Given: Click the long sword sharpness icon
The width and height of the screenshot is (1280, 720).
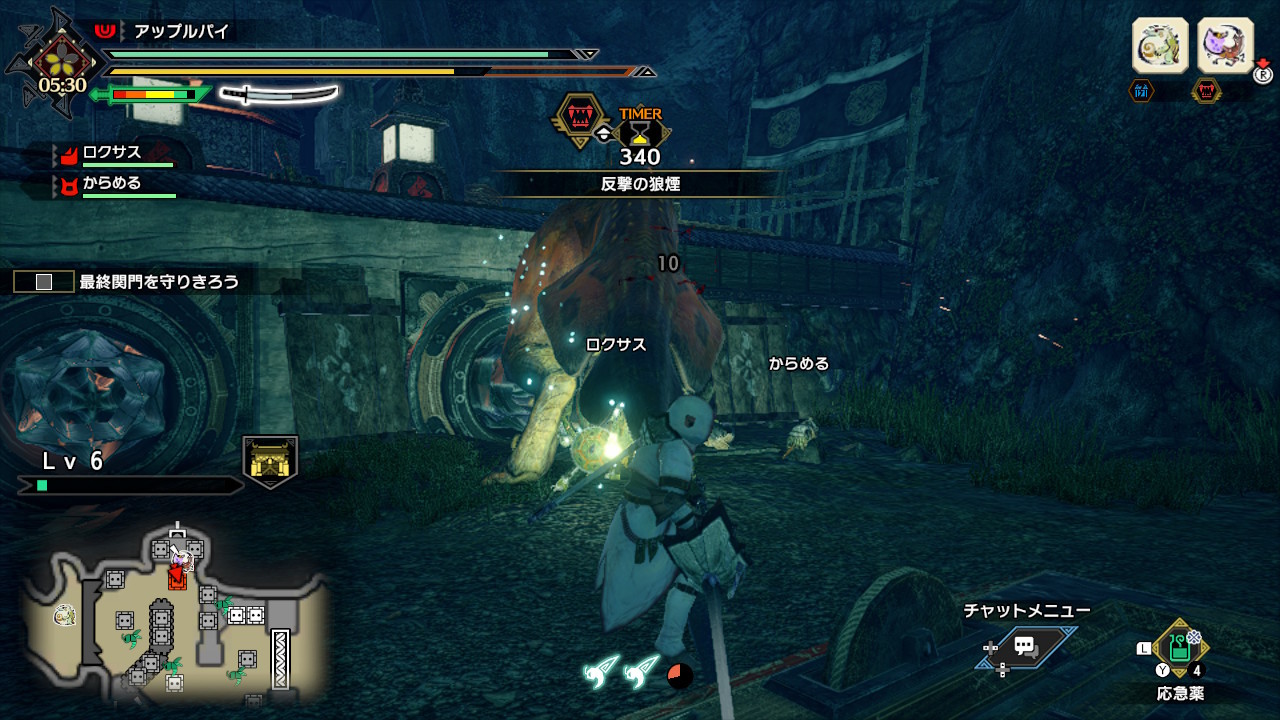Looking at the screenshot, I should (279, 95).
